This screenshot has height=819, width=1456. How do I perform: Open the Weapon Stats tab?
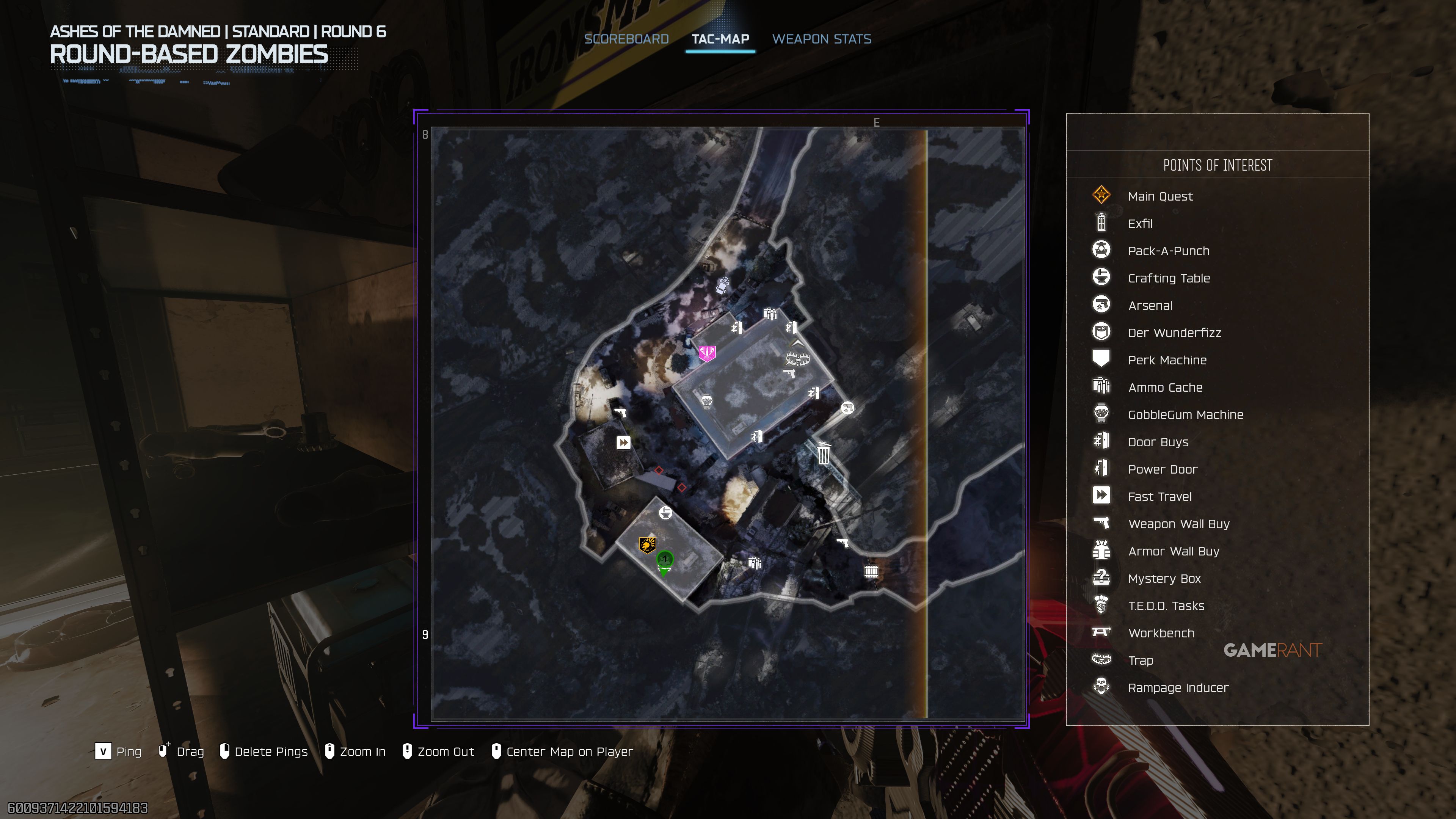[821, 39]
